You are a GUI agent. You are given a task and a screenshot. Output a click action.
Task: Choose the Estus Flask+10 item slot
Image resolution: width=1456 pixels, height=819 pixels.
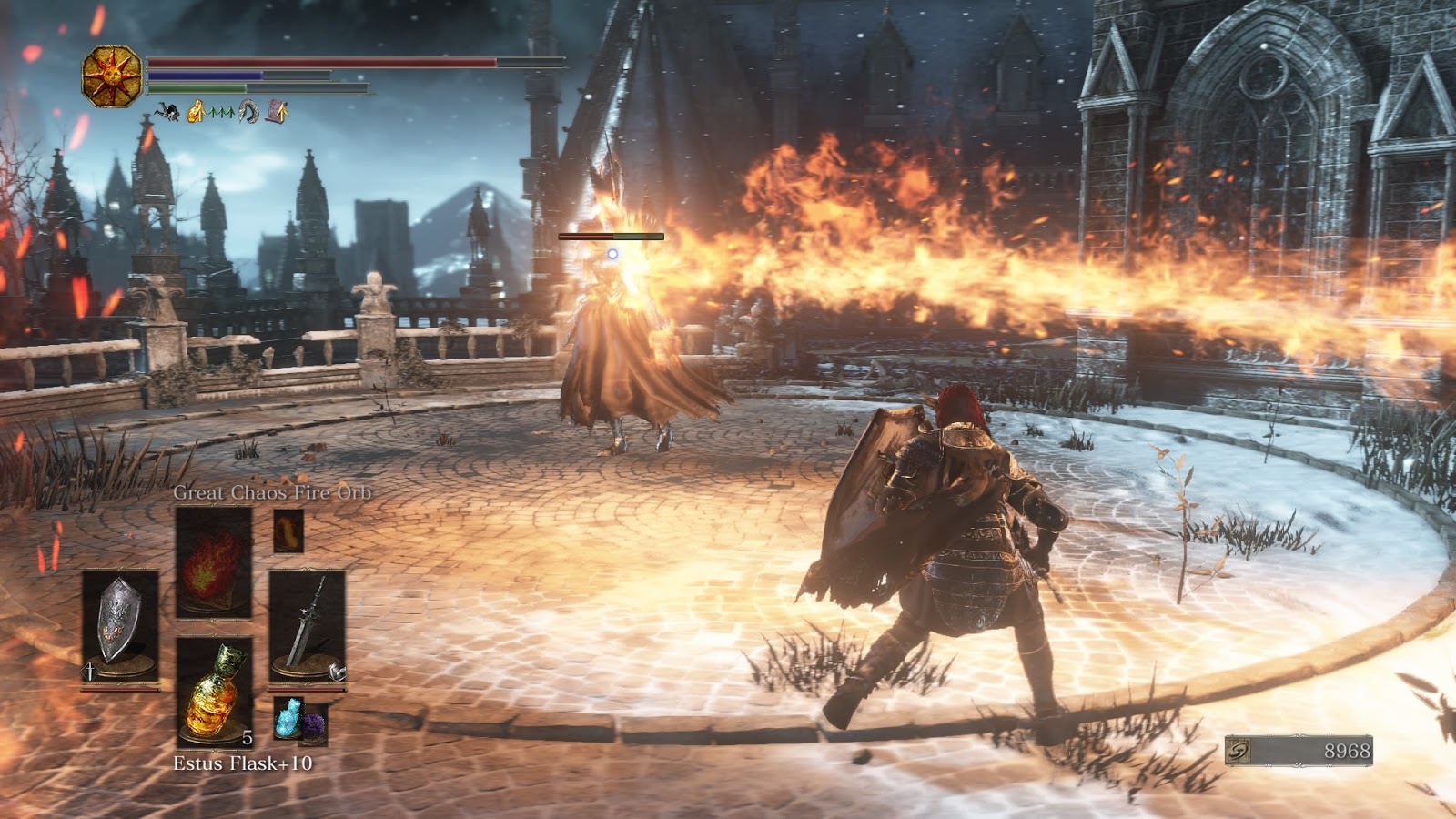click(214, 692)
